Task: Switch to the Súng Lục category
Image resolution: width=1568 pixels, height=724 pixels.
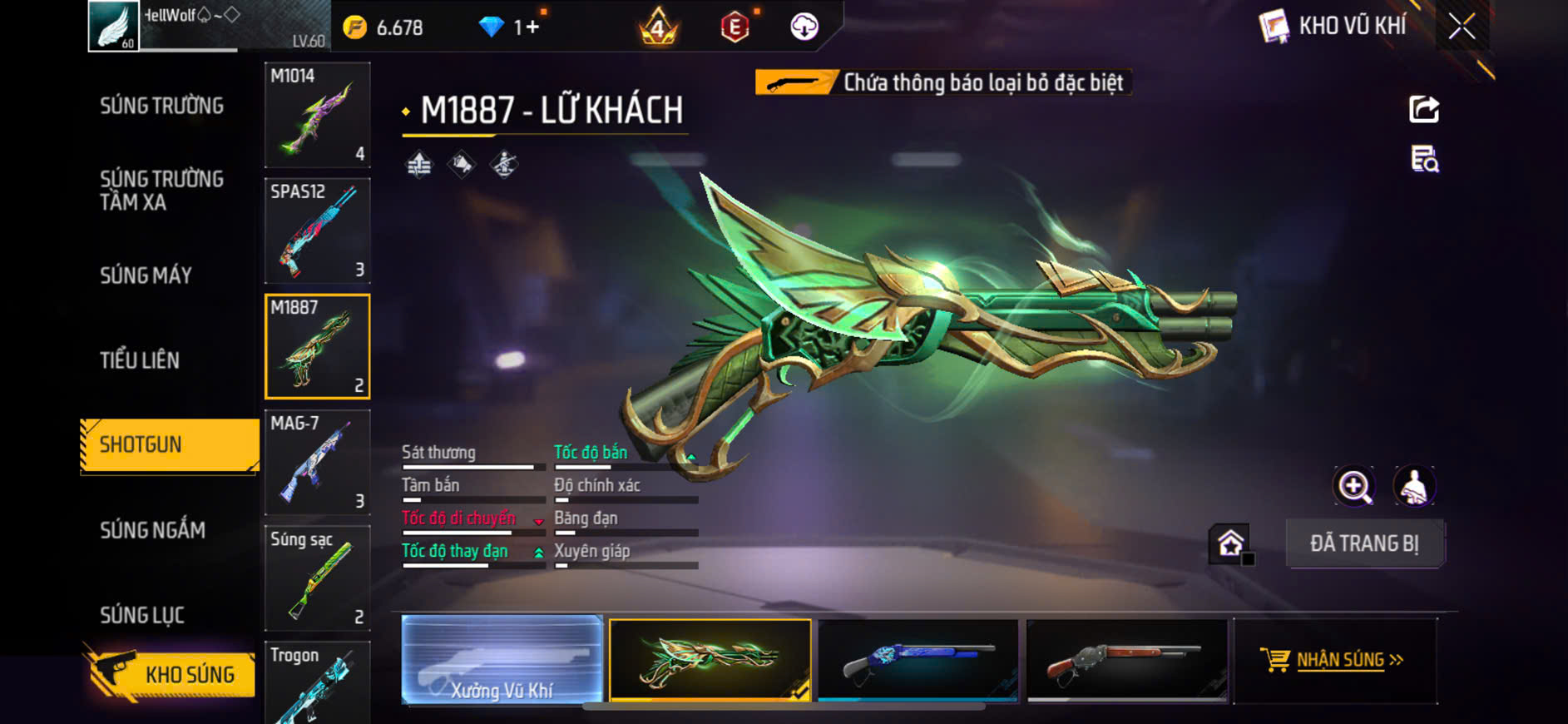Action: (142, 615)
